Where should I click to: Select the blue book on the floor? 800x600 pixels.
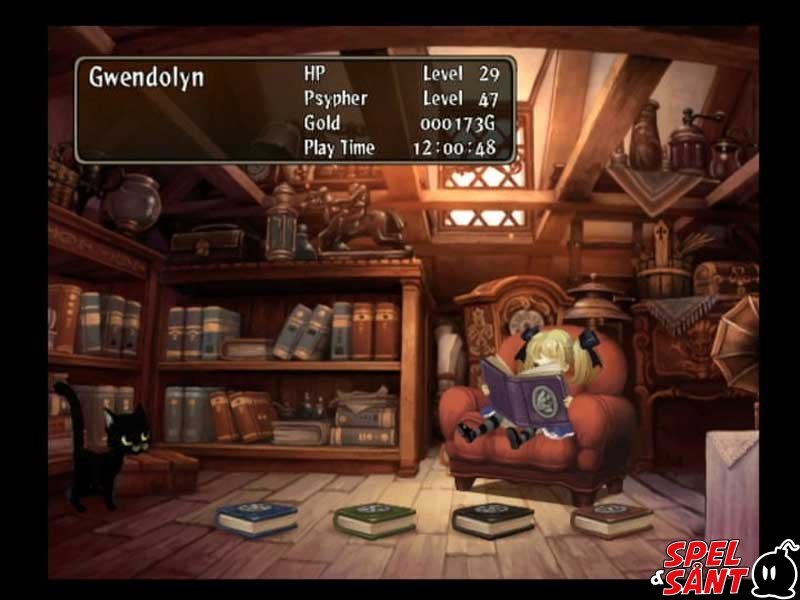click(x=257, y=518)
